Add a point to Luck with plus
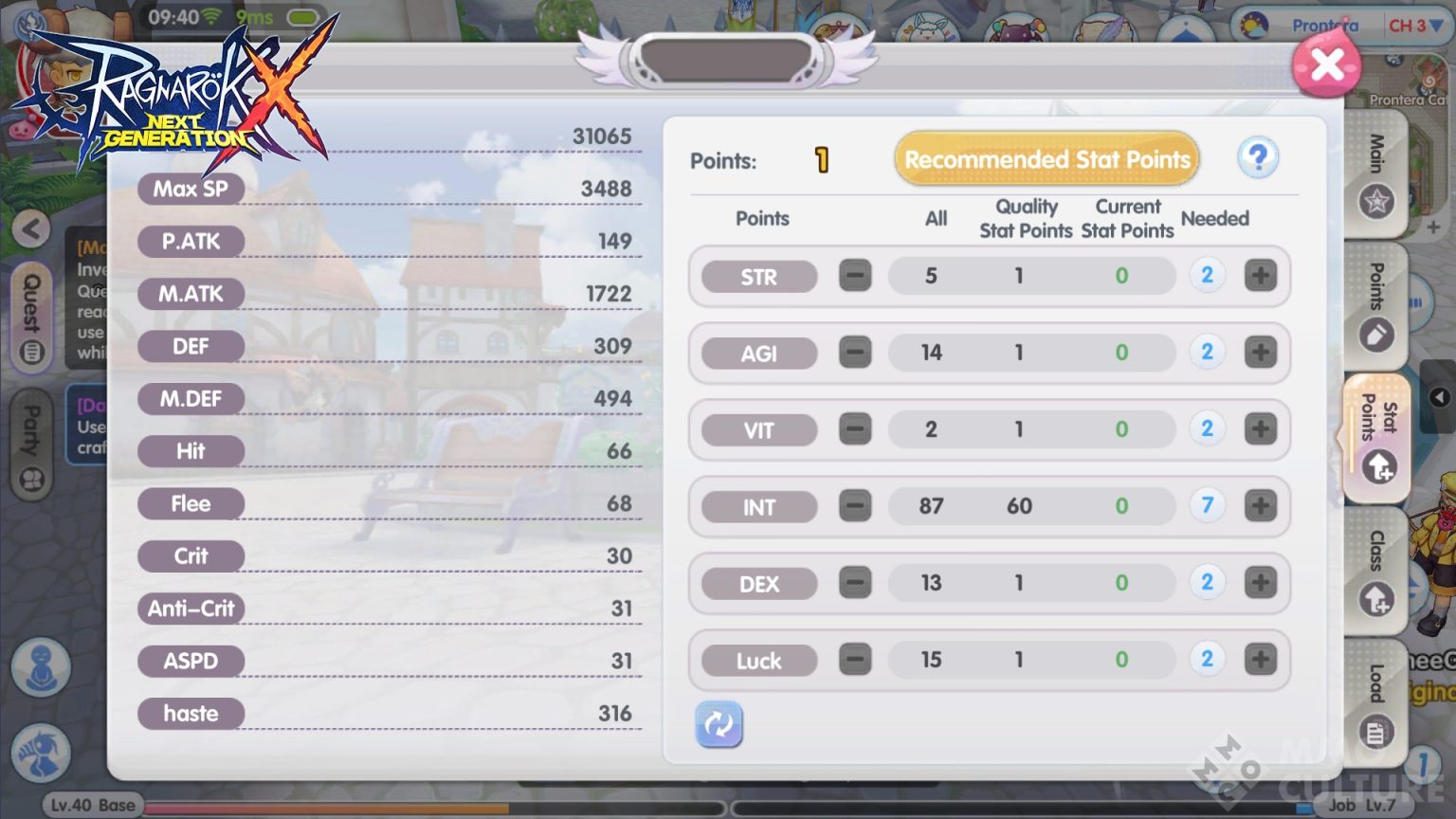The image size is (1456, 819). coord(1261,658)
